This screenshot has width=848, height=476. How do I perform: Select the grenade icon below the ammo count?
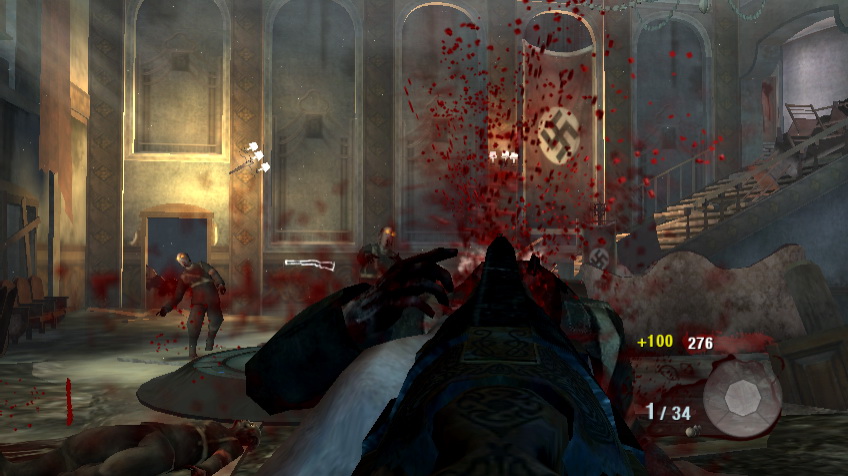689,431
